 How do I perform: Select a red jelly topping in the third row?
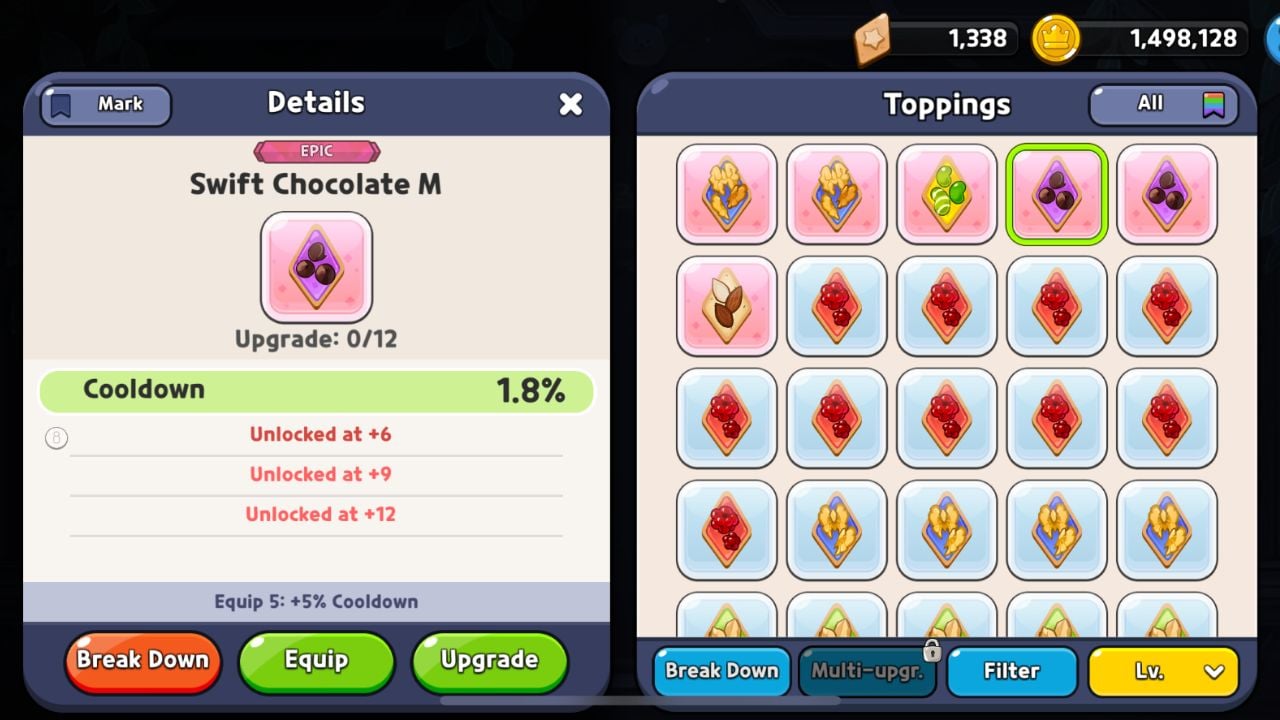pyautogui.click(x=836, y=416)
